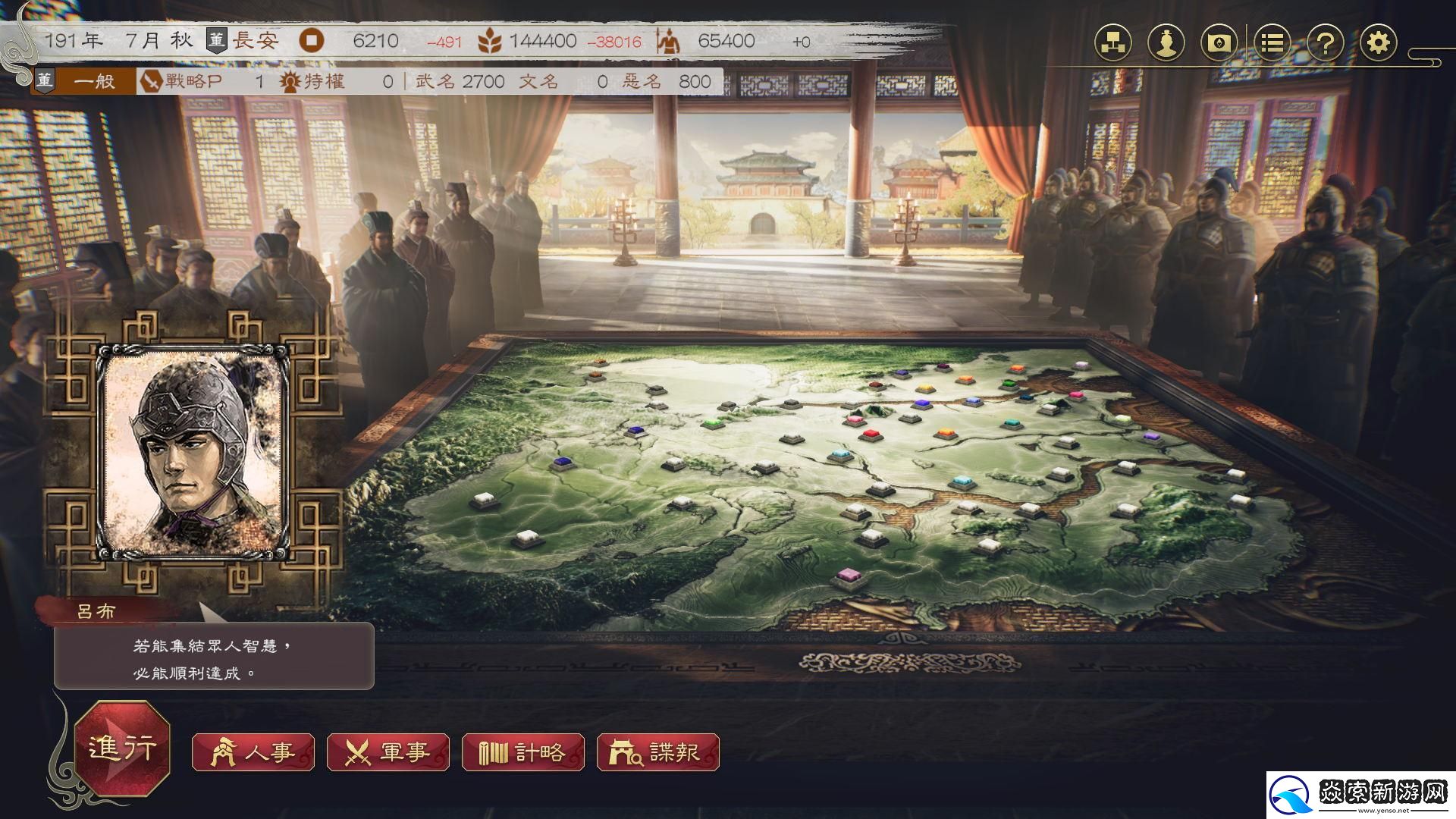Image resolution: width=1456 pixels, height=819 pixels.
Task: Open the officer information icon at top right
Action: pyautogui.click(x=1167, y=43)
